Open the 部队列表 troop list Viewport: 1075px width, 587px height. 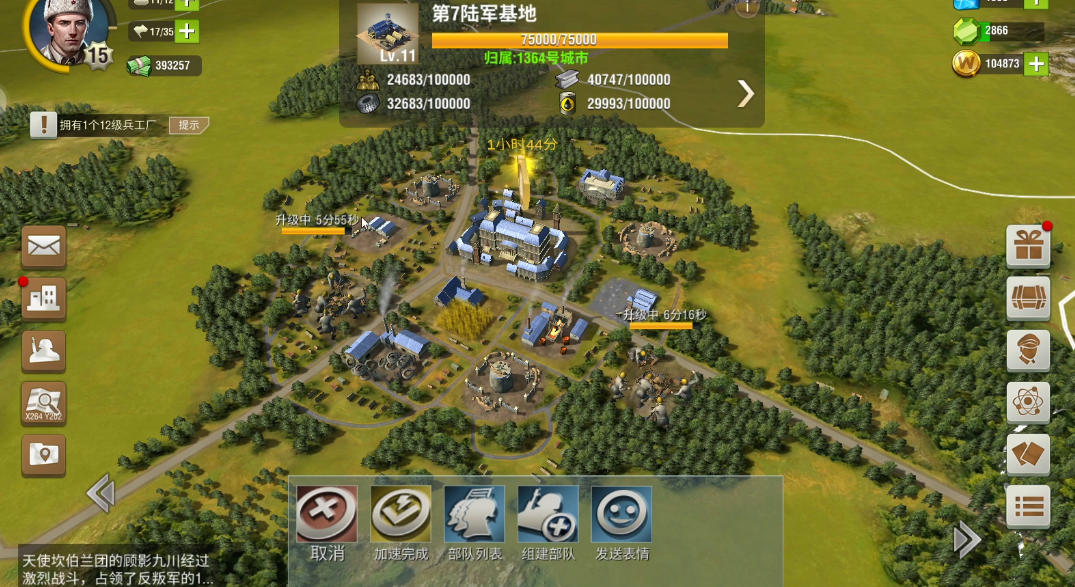pyautogui.click(x=474, y=515)
